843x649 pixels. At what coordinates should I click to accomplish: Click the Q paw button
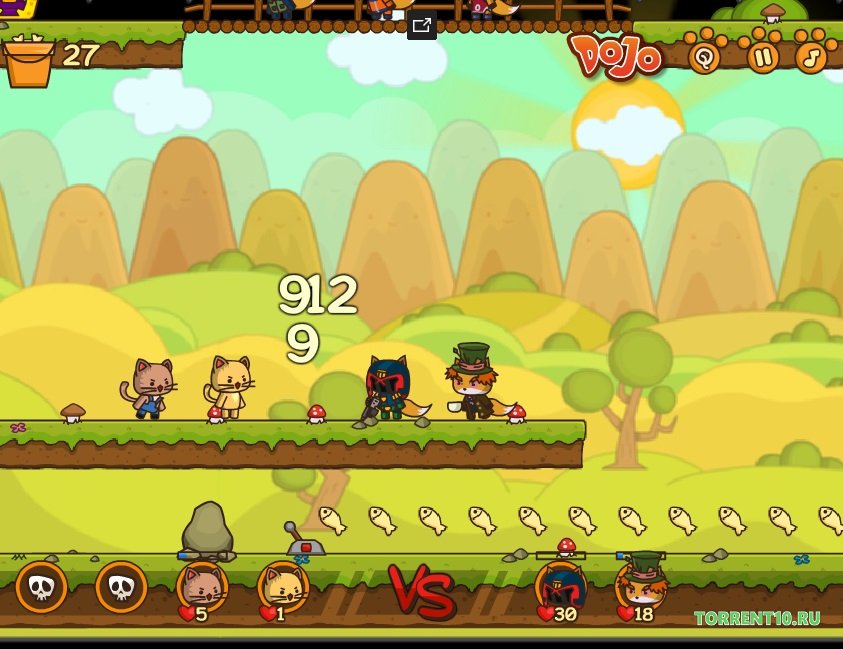tap(705, 57)
